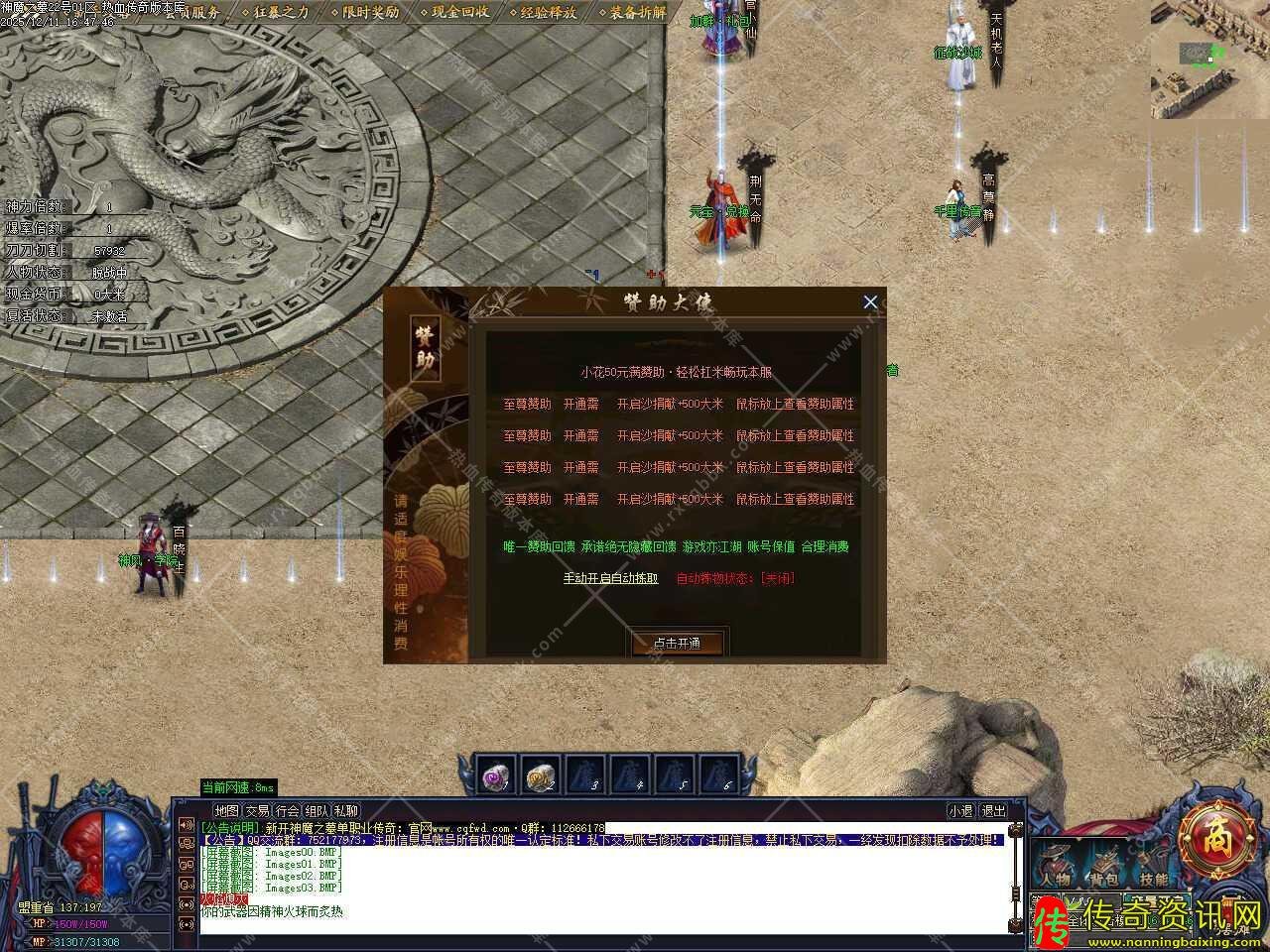Image resolution: width=1270 pixels, height=952 pixels.
Task: Click the 手动开启自动拣取 link
Action: [610, 578]
